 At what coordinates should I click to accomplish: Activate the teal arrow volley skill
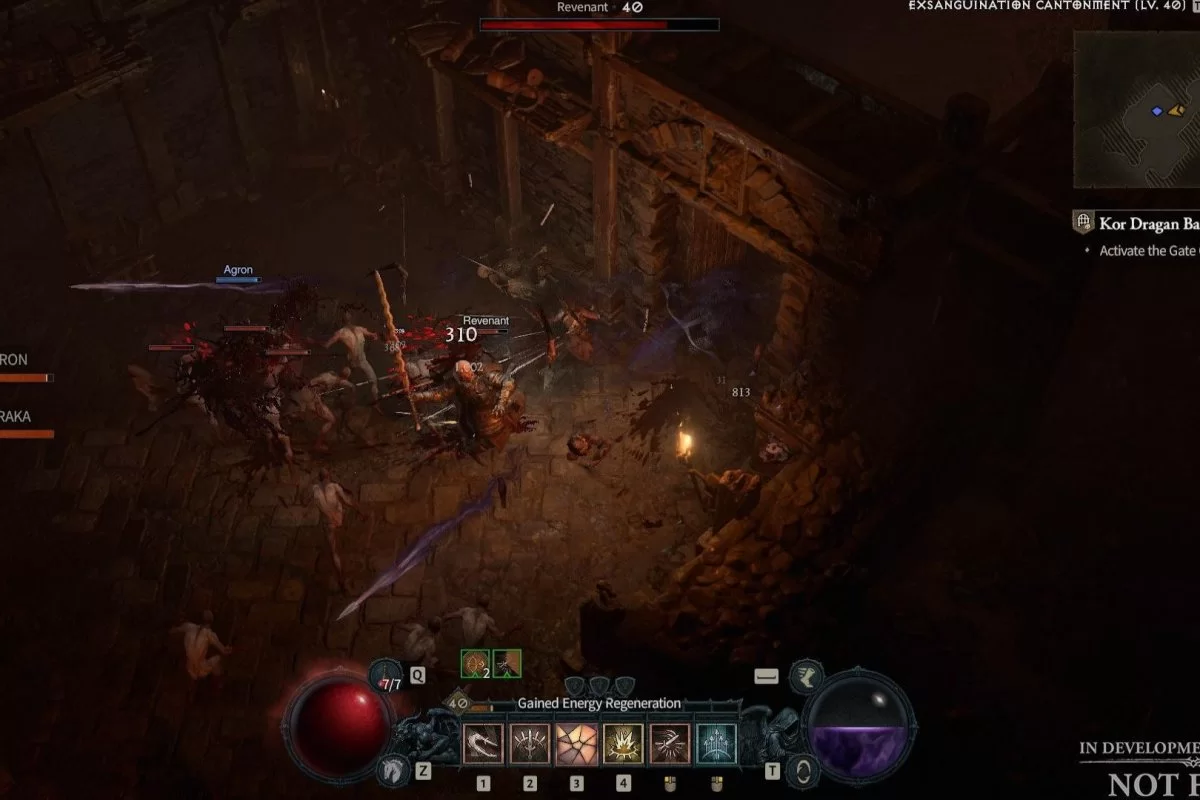716,744
